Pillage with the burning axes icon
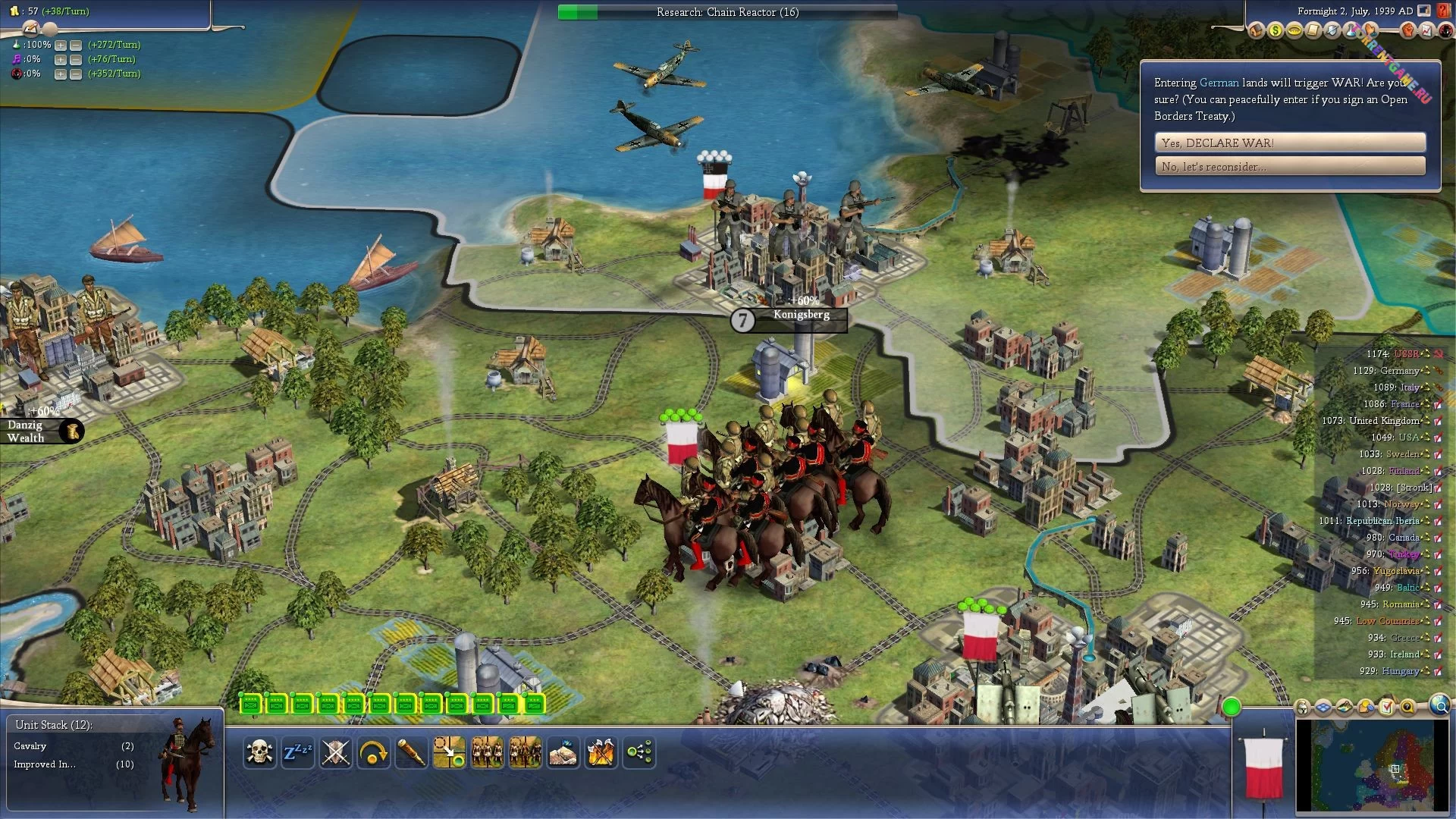The height and width of the screenshot is (819, 1456). 601,753
